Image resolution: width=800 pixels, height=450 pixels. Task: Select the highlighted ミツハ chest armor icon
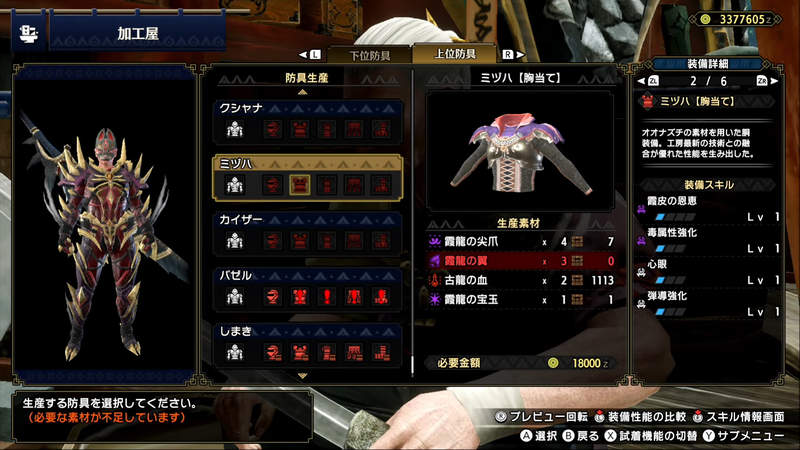click(299, 184)
